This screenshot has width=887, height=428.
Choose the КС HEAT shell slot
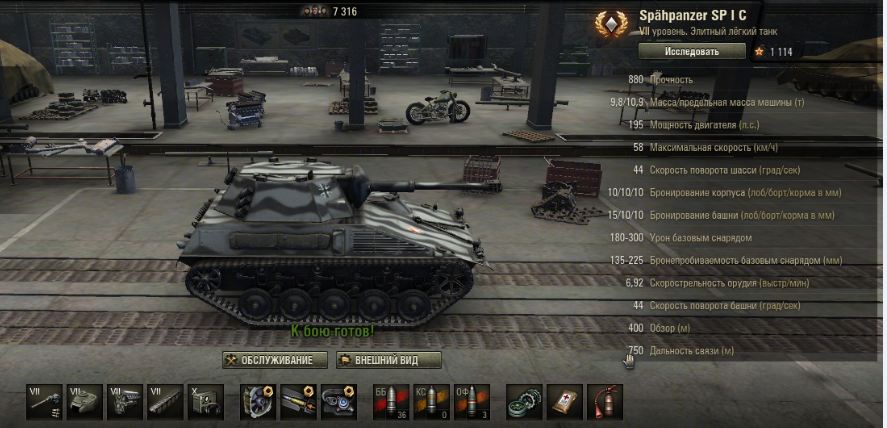pos(430,401)
